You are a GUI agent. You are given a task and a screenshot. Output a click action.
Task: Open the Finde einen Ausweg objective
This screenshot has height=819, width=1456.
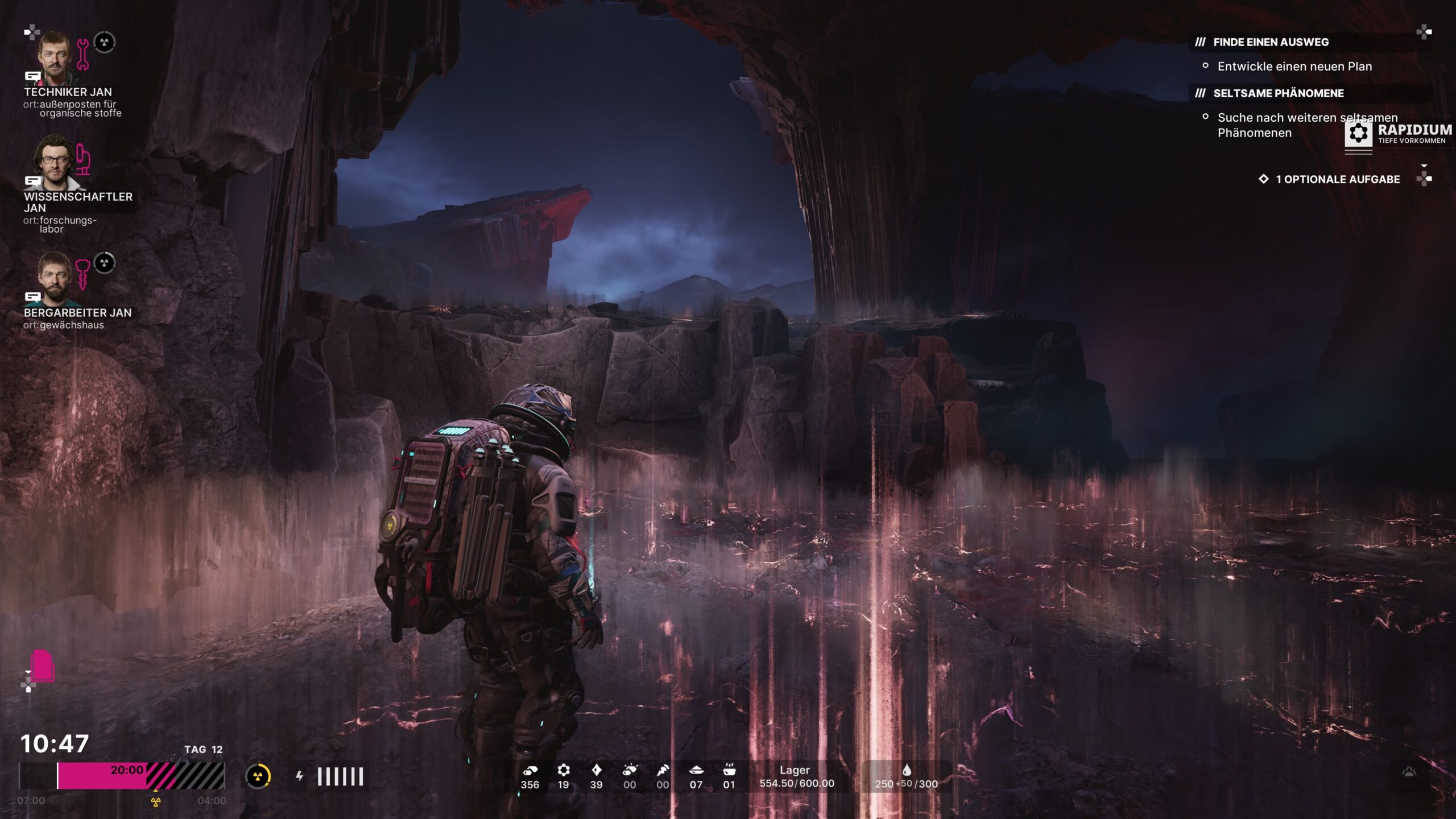click(x=1271, y=42)
